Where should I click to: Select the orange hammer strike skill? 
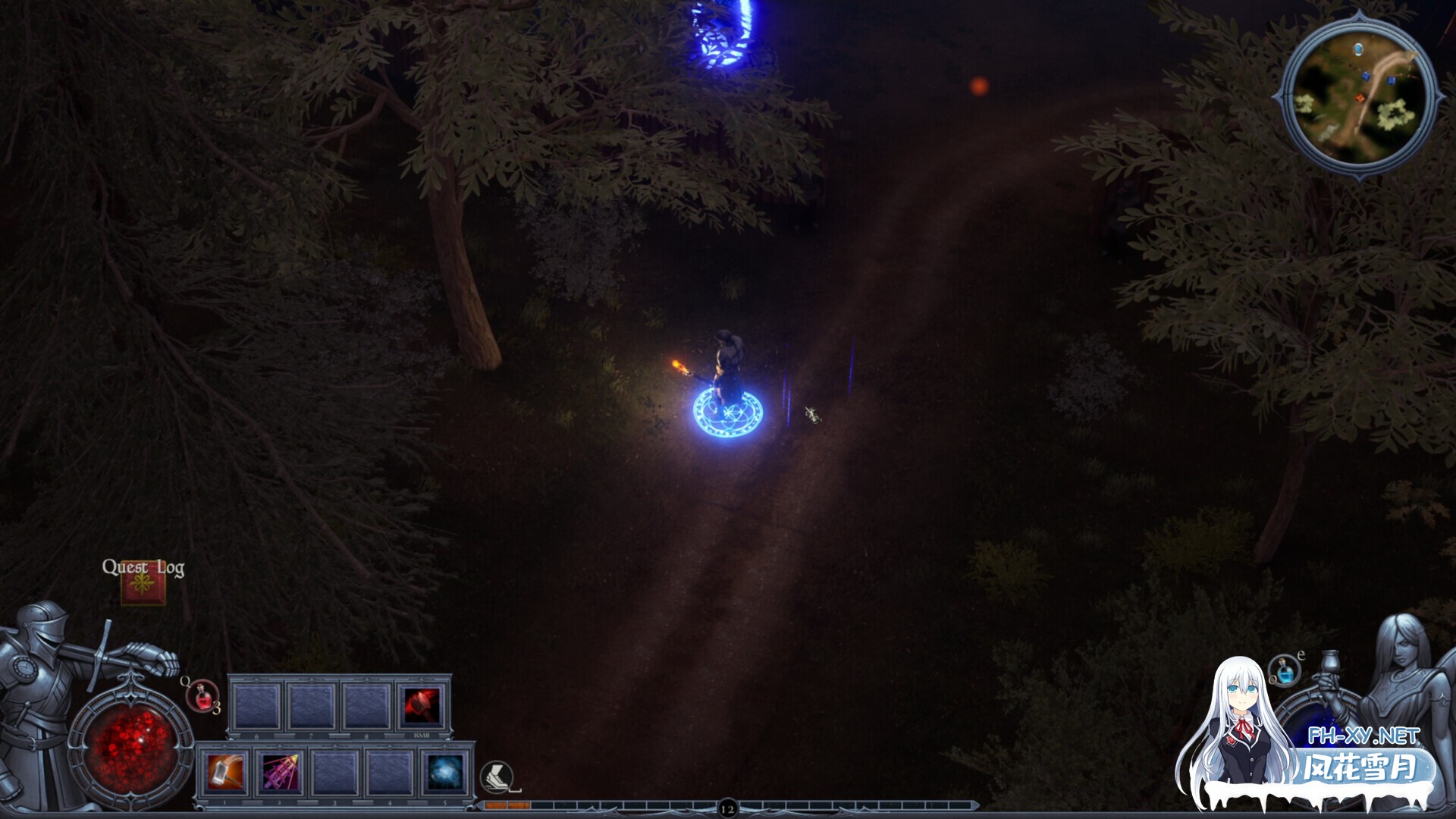pos(226,773)
